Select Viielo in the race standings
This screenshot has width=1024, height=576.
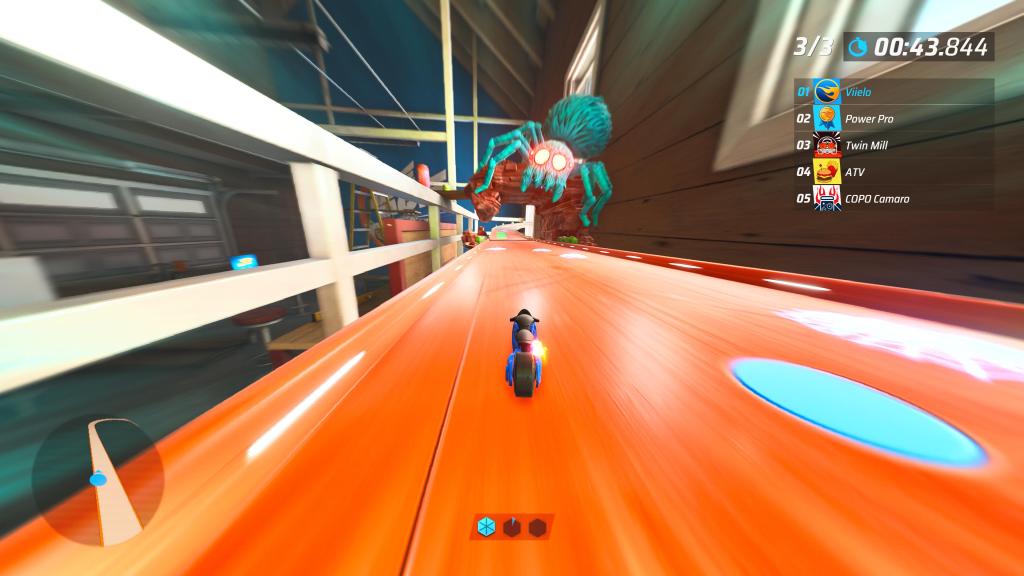pos(893,92)
